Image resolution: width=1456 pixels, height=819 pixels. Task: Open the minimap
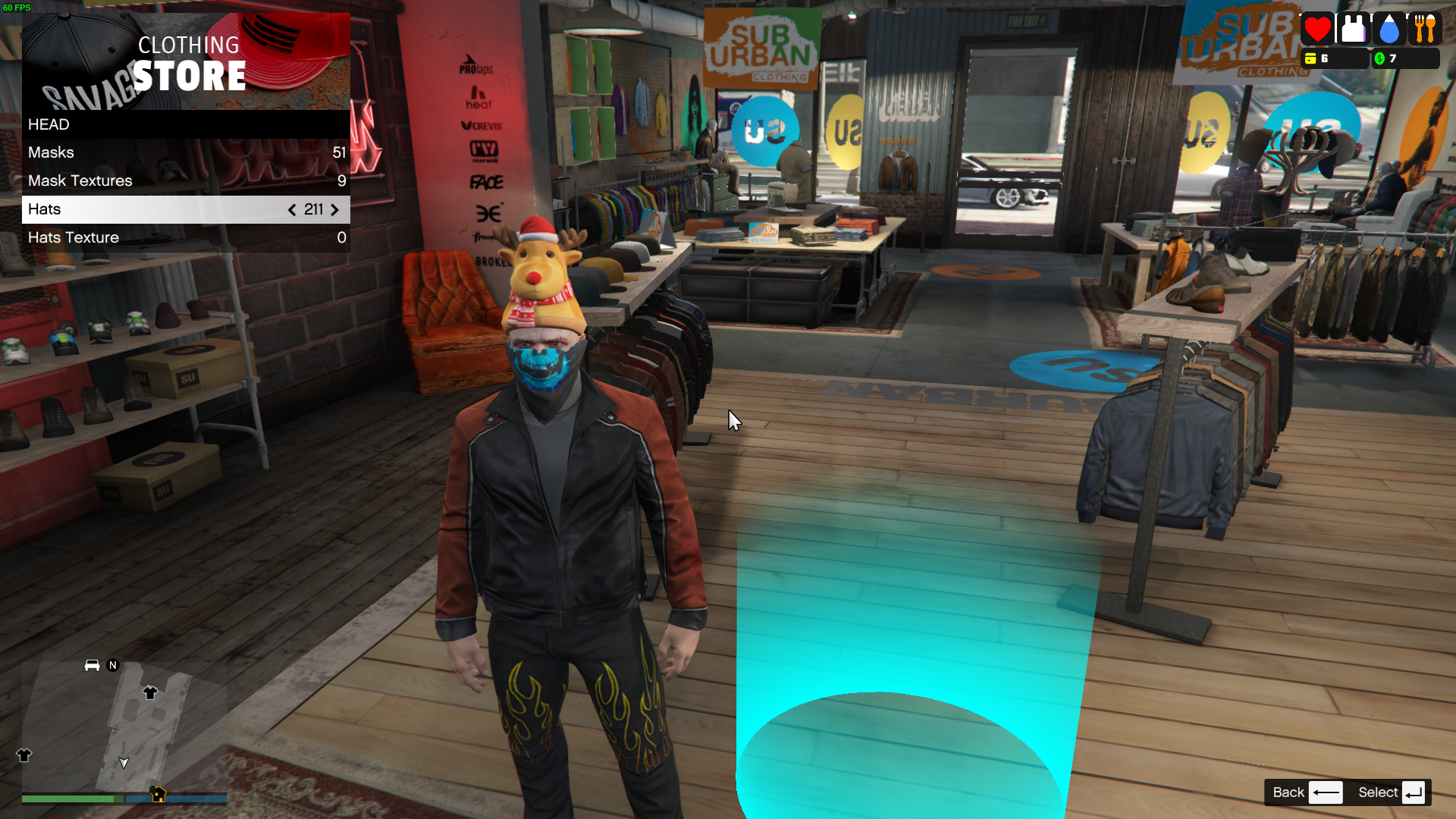tap(124, 726)
